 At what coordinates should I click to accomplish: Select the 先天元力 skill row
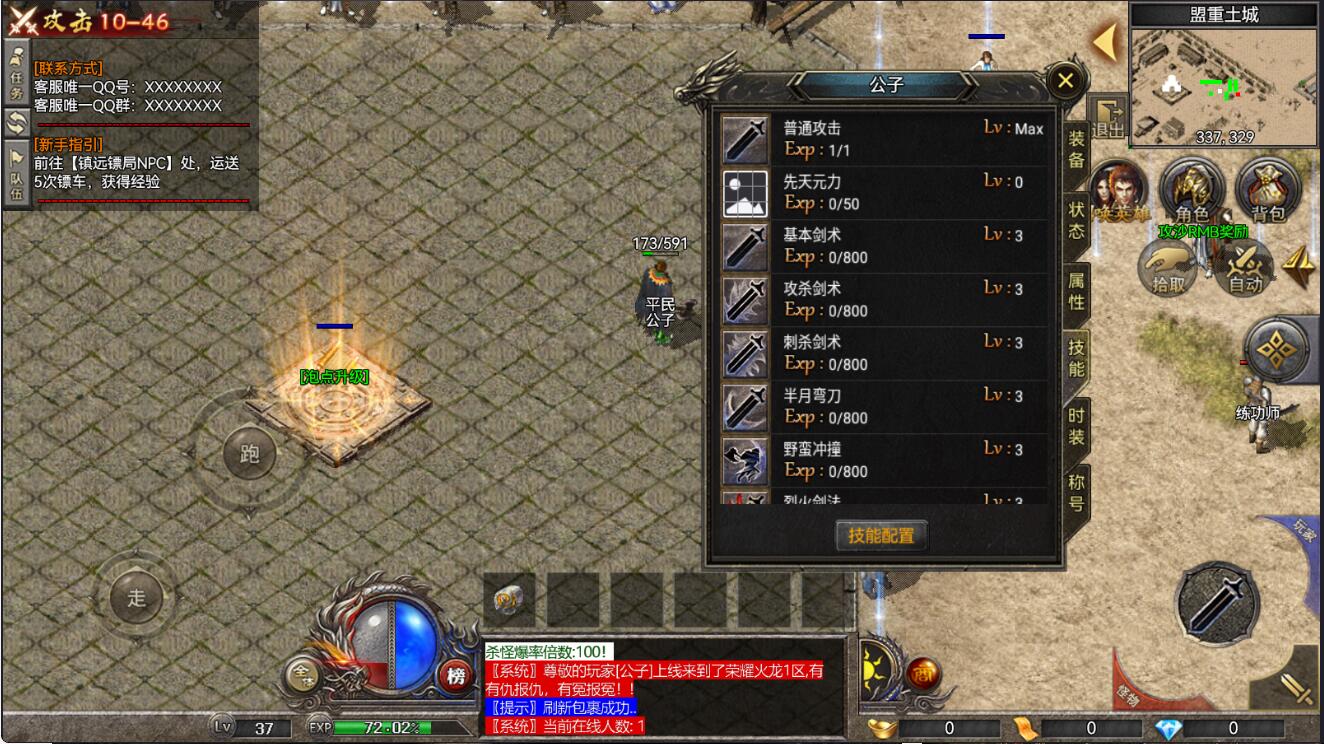[885, 193]
